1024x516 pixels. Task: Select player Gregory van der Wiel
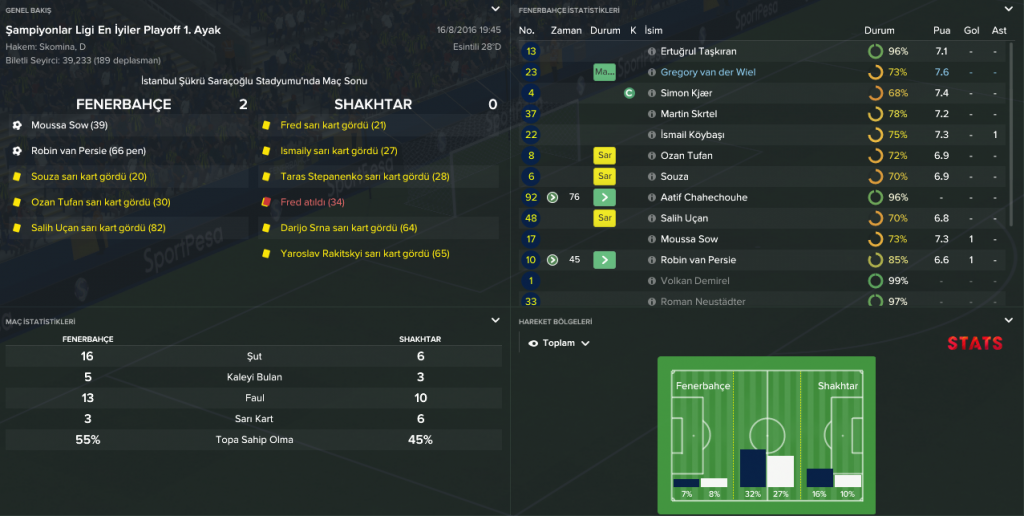click(x=706, y=72)
